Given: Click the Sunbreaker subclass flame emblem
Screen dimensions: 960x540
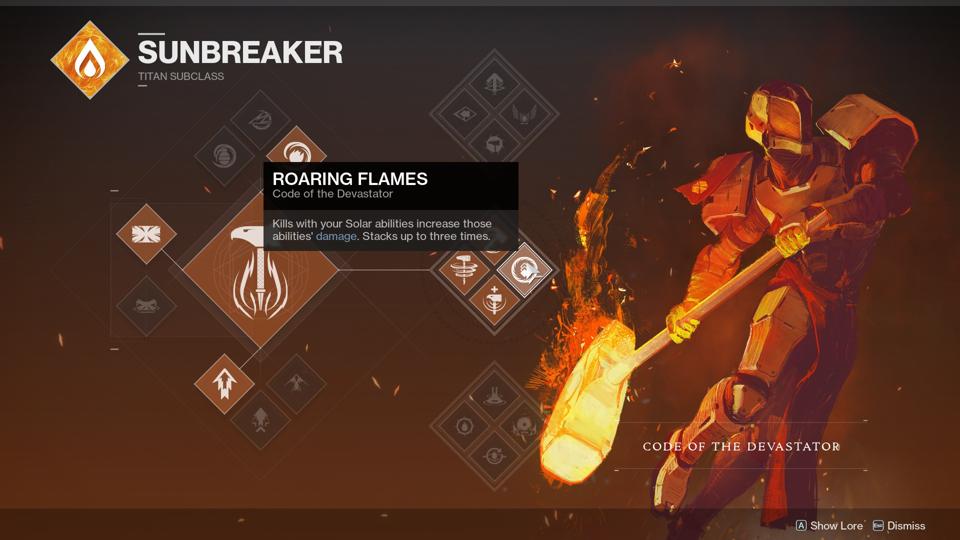Looking at the screenshot, I should point(90,60).
